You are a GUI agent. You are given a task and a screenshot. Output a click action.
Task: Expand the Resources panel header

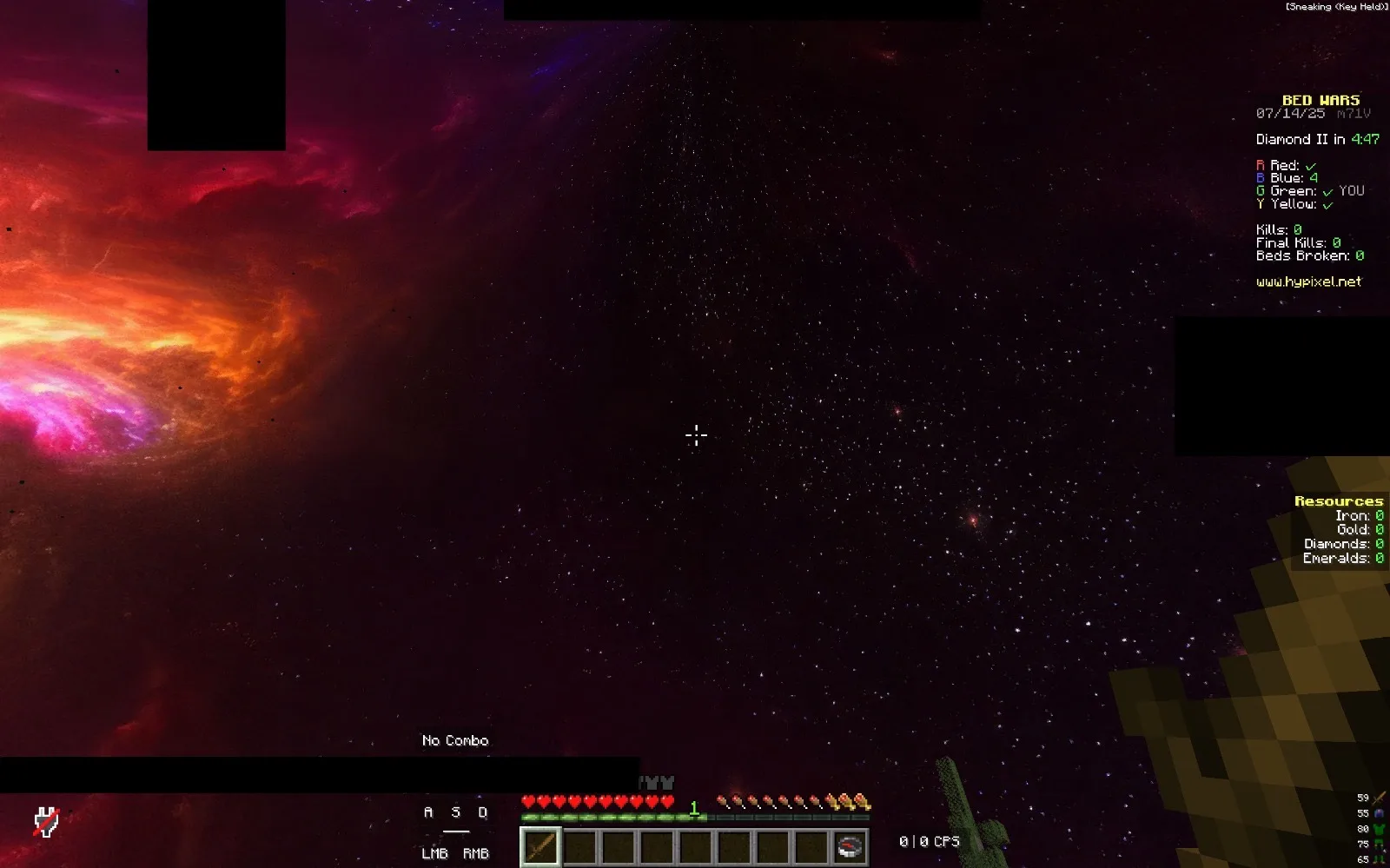[x=1340, y=501]
